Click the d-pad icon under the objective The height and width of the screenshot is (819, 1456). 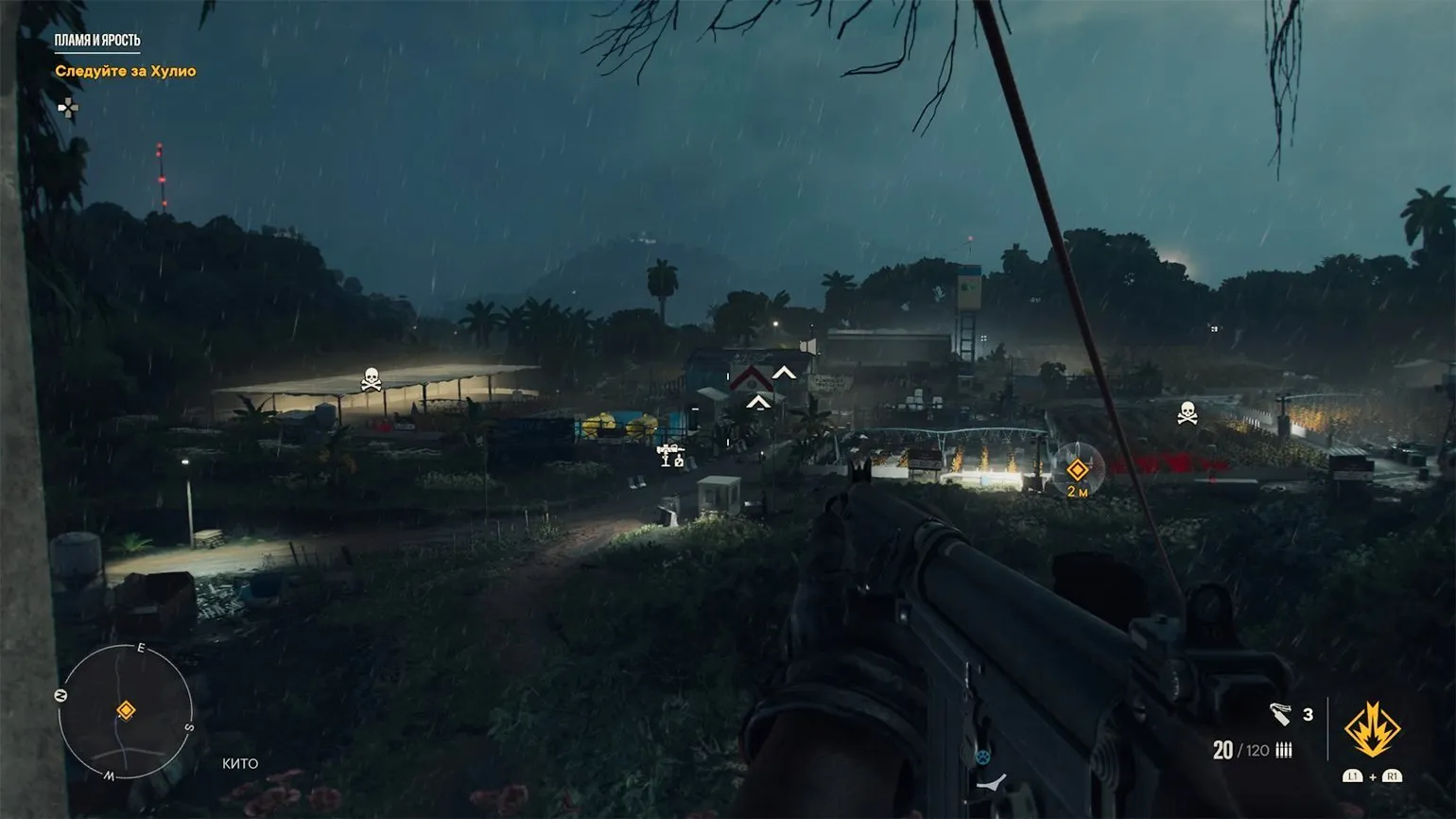click(67, 108)
